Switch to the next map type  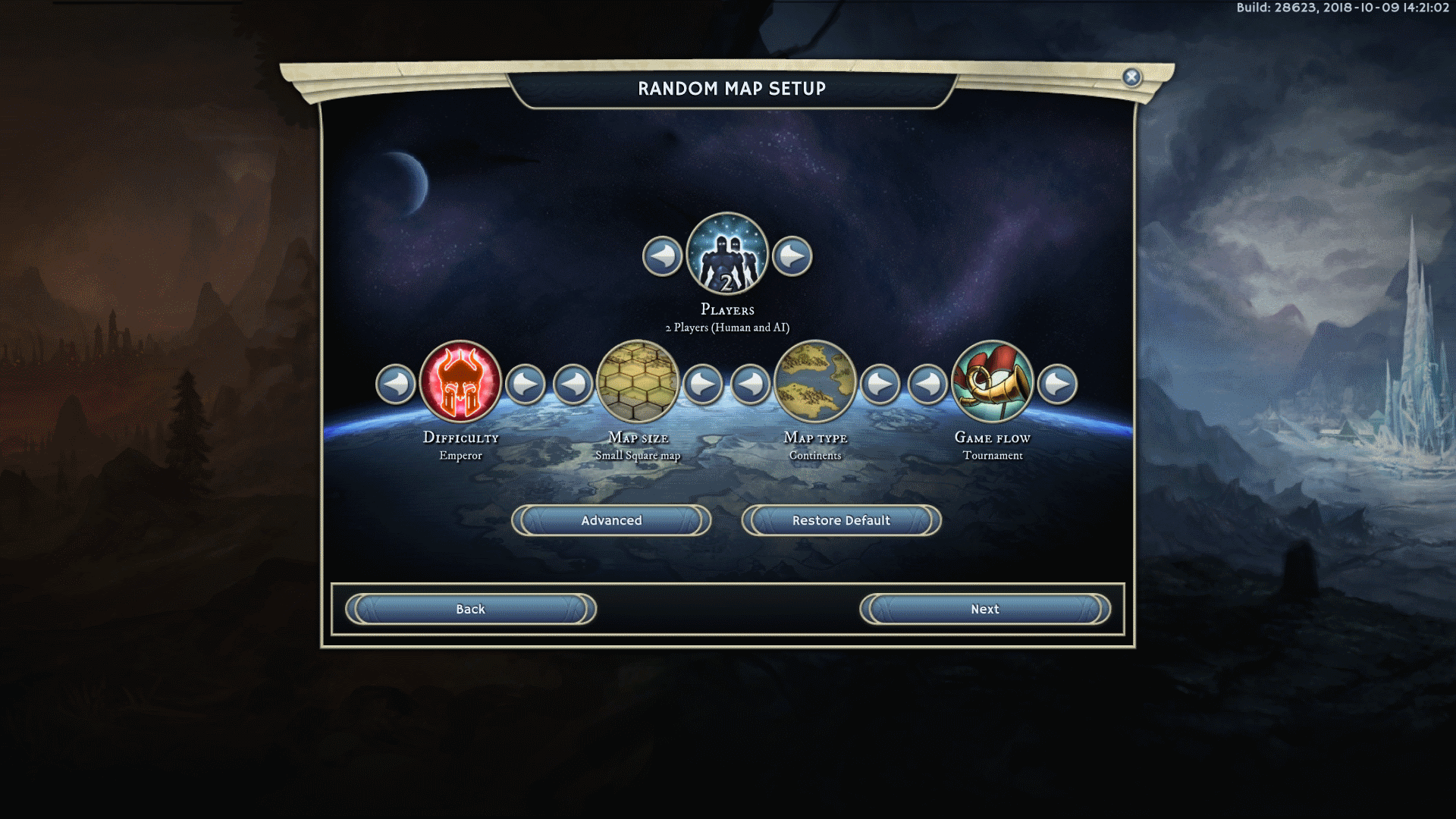(x=880, y=384)
